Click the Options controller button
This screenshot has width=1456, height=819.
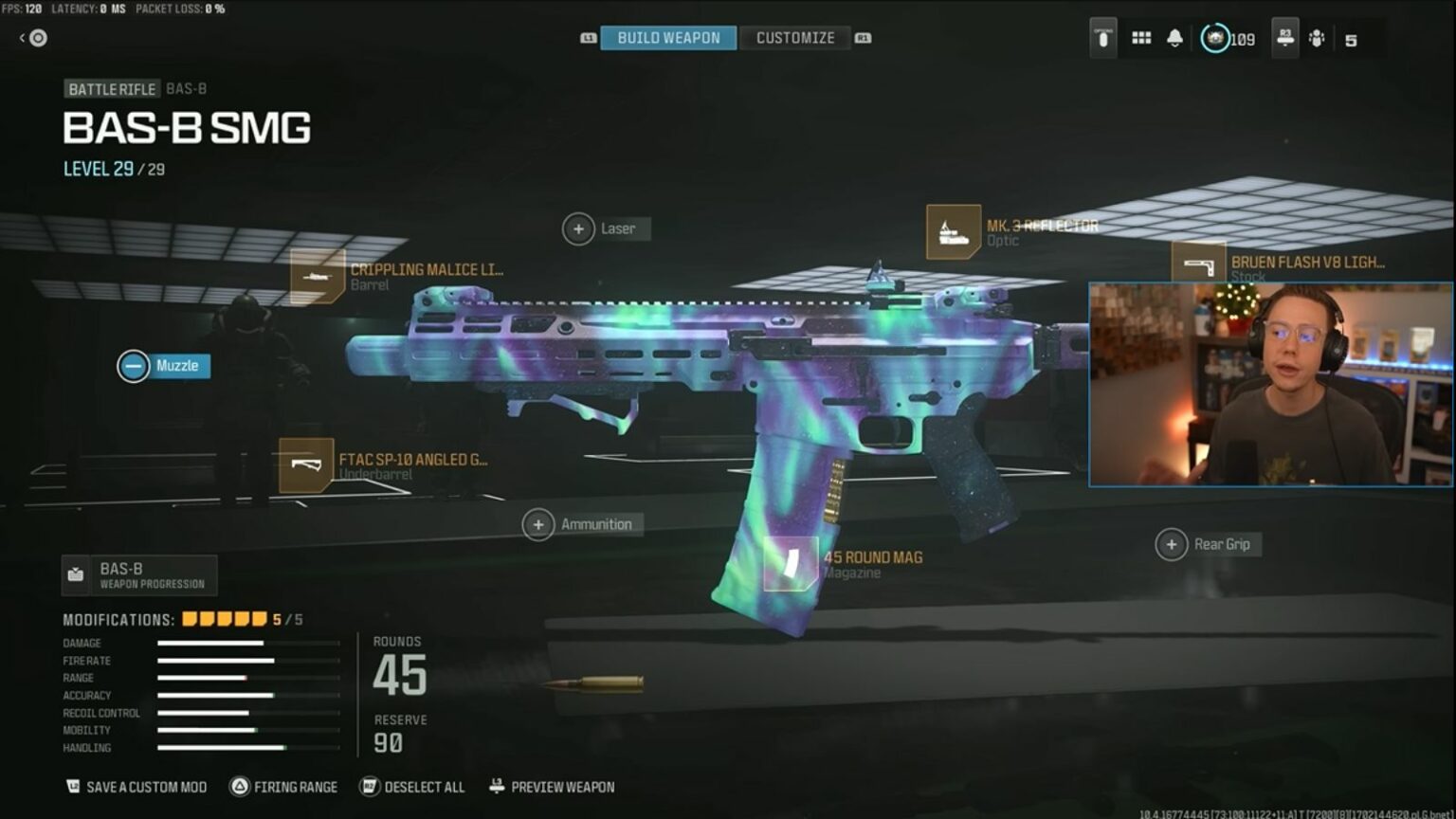[x=1102, y=40]
